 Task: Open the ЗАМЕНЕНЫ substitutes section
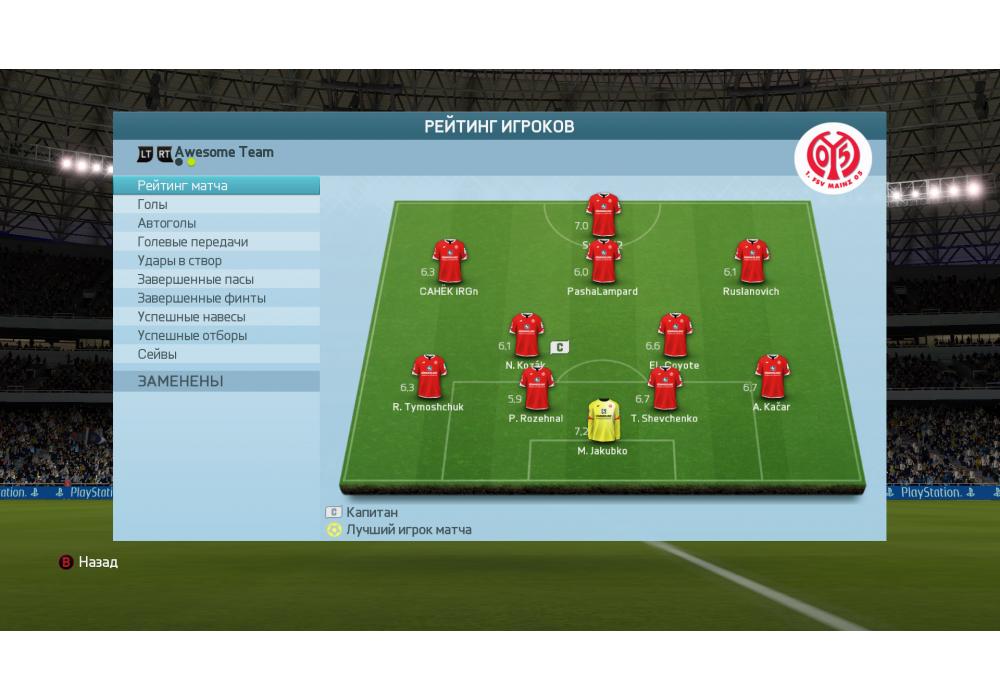tap(216, 381)
